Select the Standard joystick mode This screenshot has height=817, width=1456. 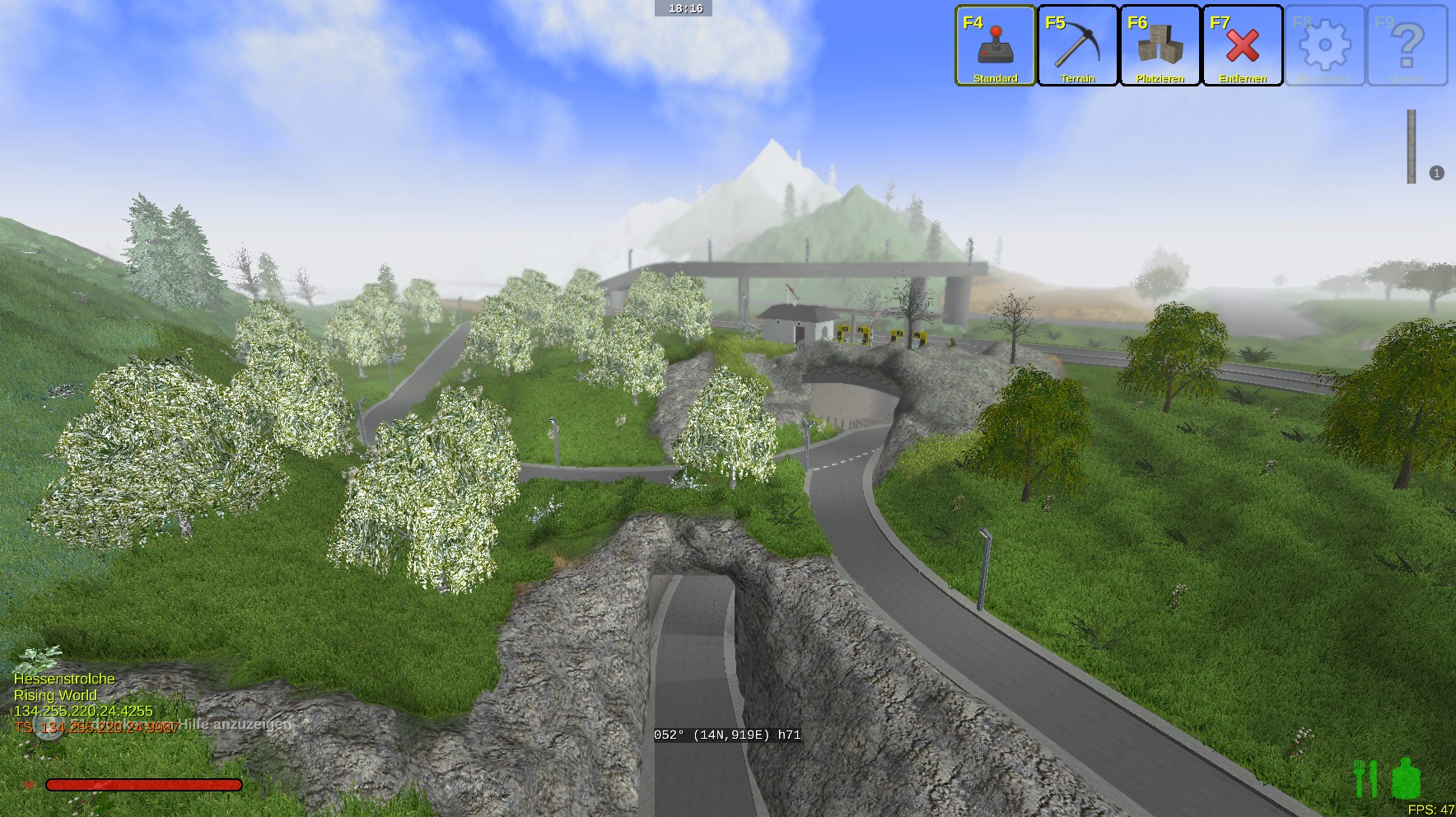click(995, 46)
